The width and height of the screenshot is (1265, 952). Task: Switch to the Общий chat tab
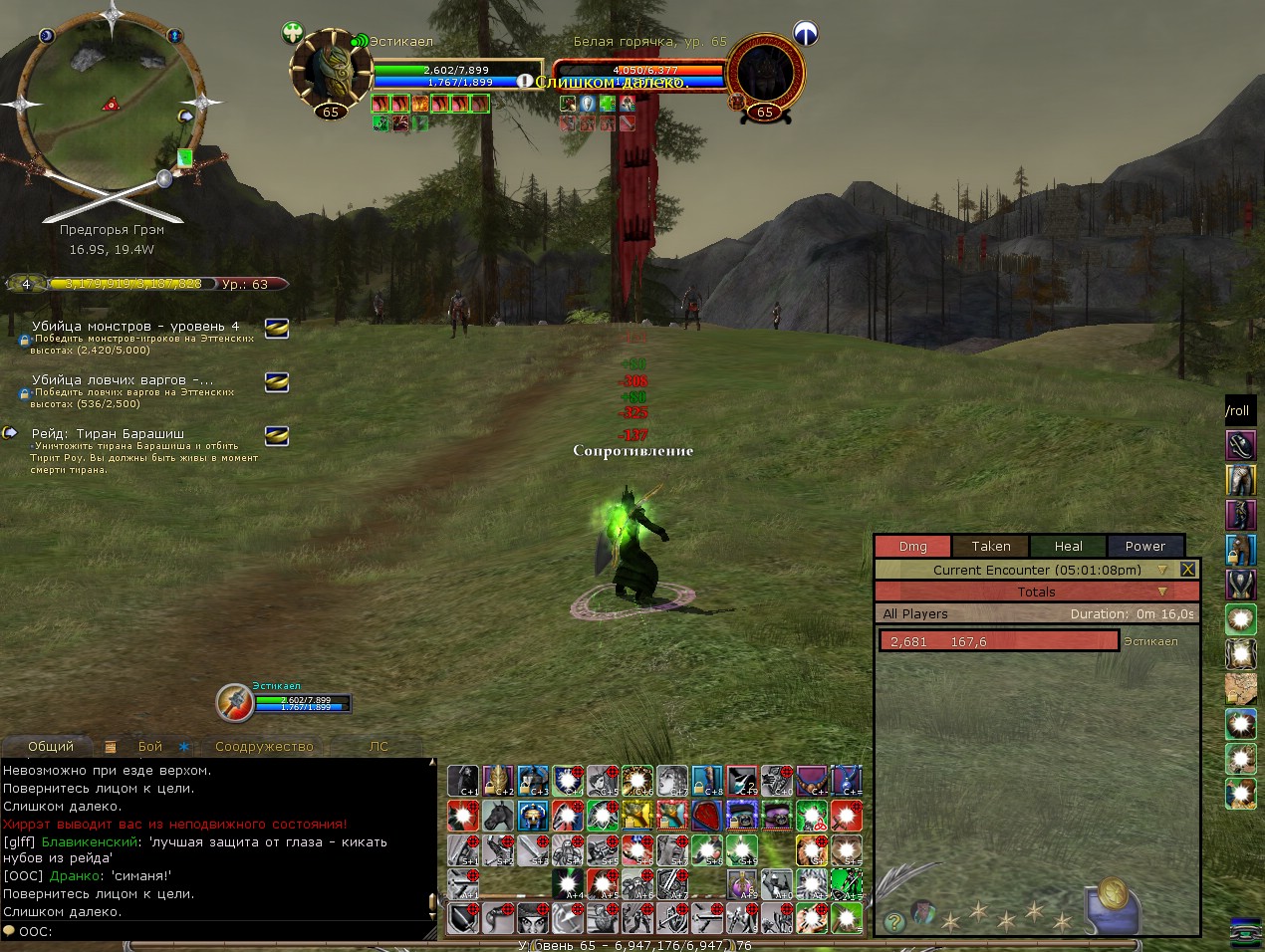[x=51, y=746]
